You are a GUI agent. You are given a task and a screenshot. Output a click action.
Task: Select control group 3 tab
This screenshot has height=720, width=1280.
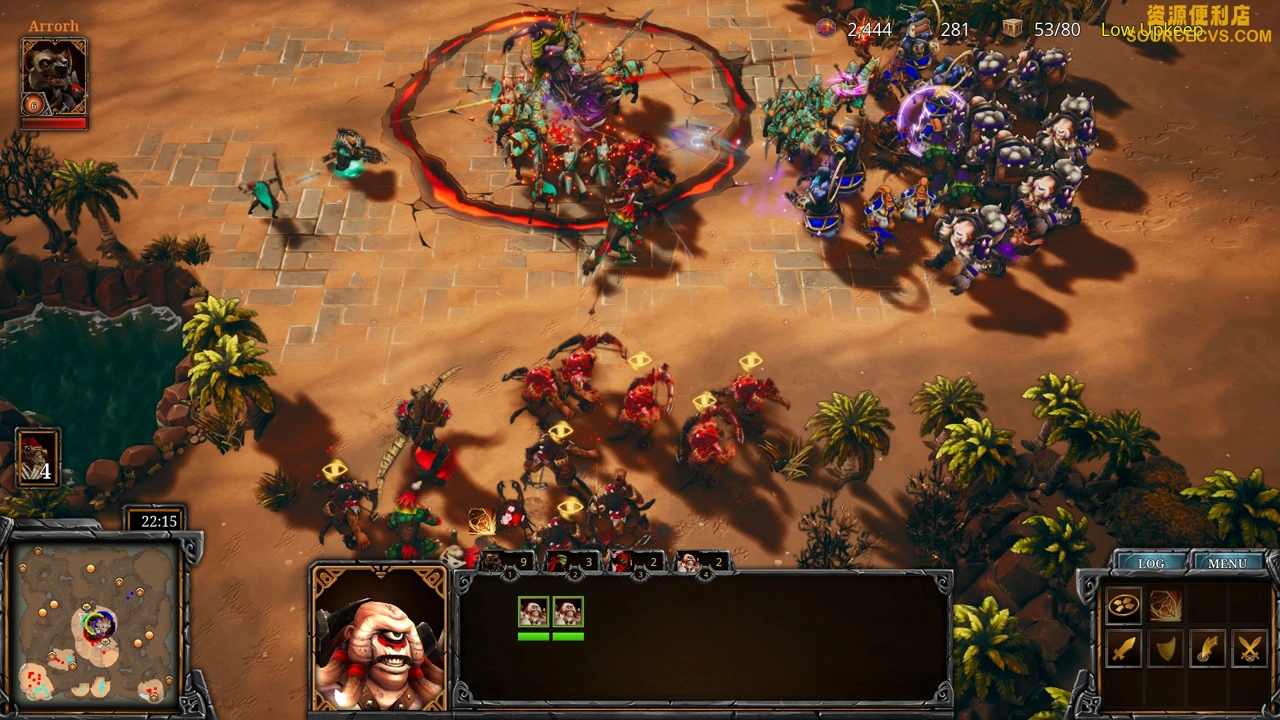click(x=636, y=563)
